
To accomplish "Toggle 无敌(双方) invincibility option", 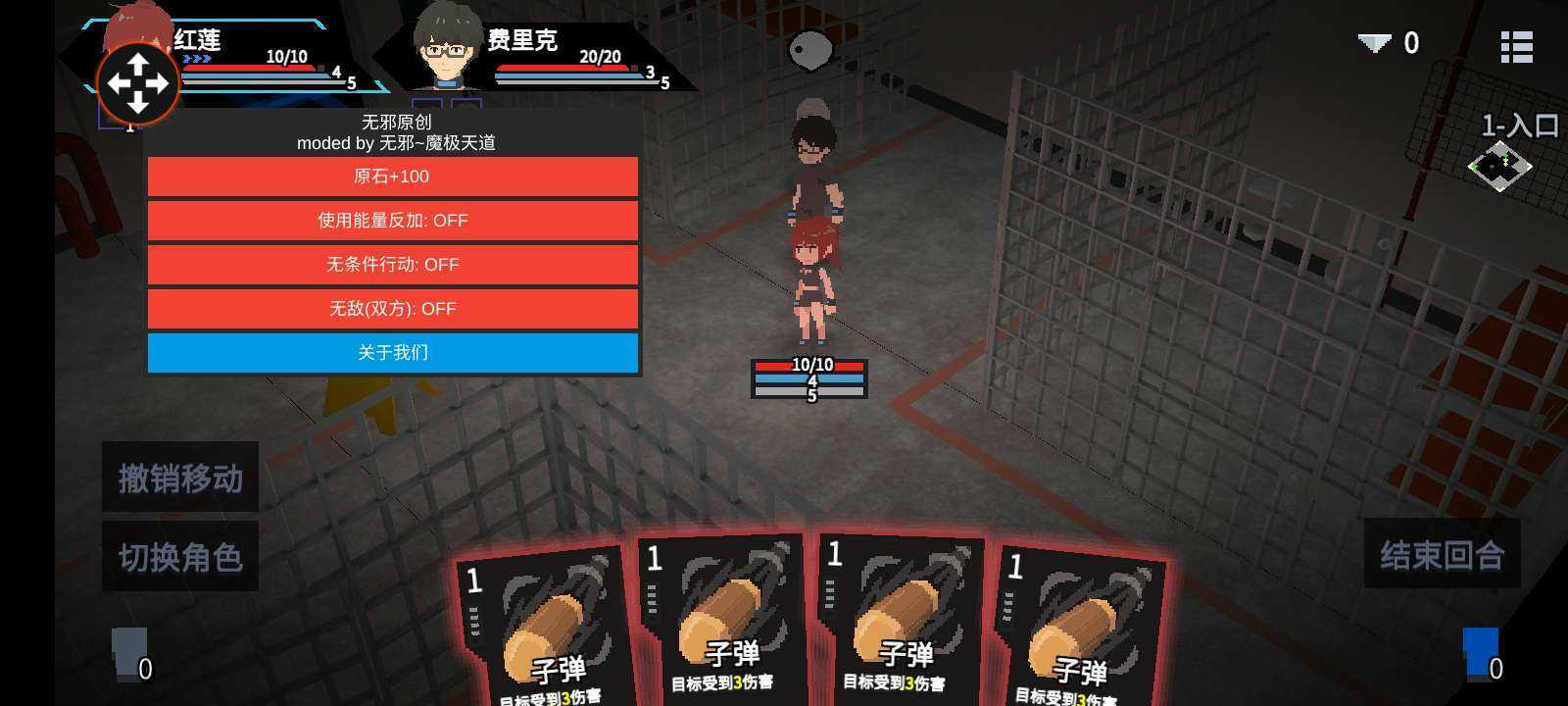I will pos(392,309).
